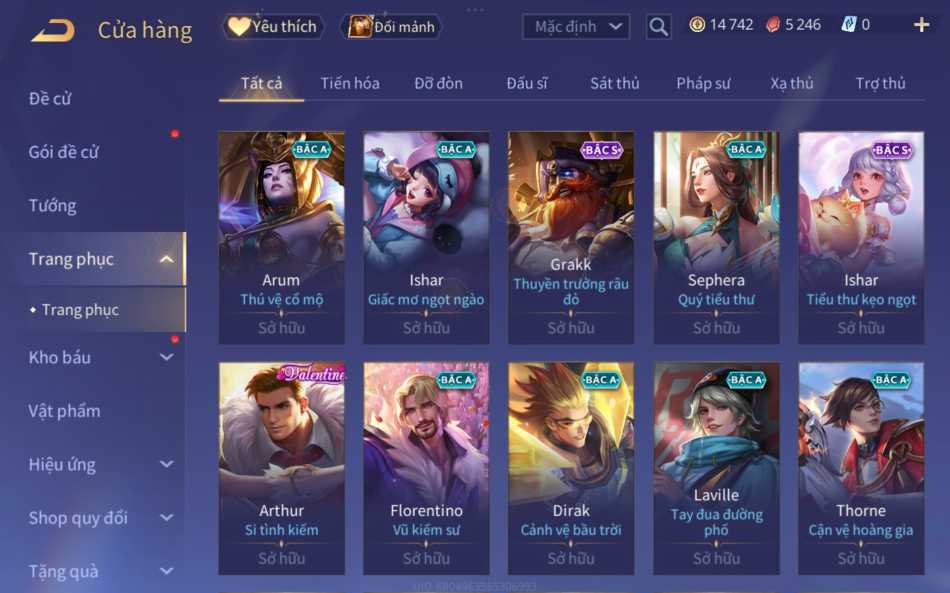Choose the Grakk Thuyền trưởng râu đỏ skin
Screen dimensions: 950x593
point(571,237)
